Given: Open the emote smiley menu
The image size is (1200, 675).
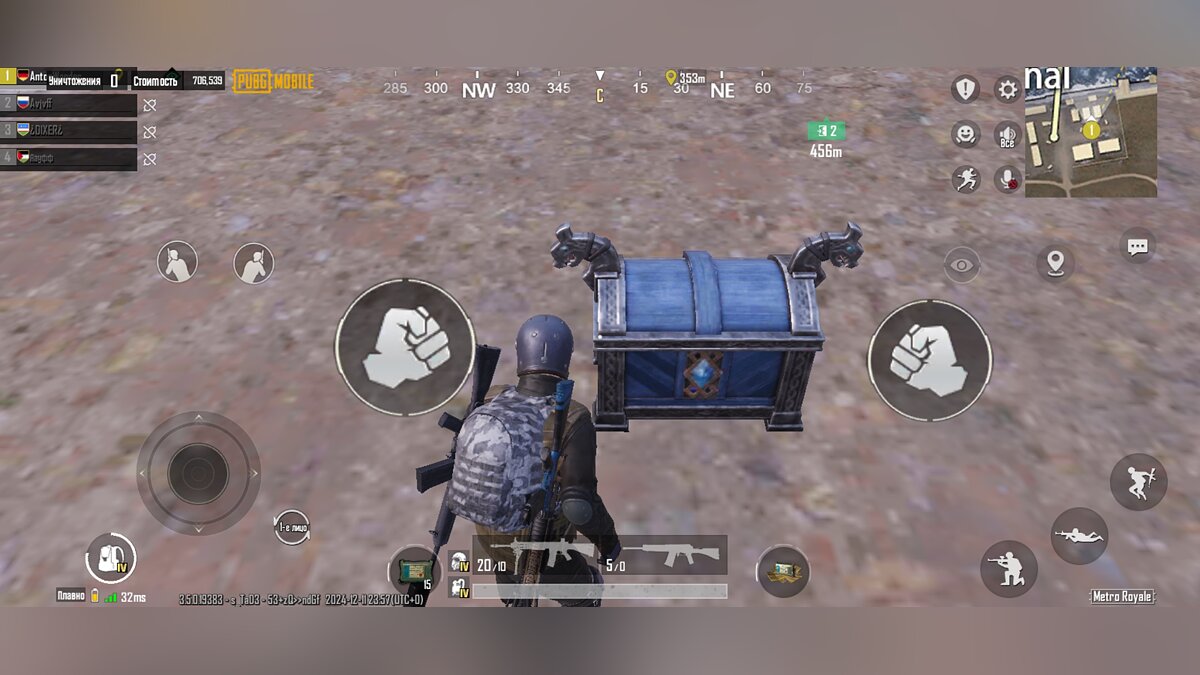Looking at the screenshot, I should point(965,134).
